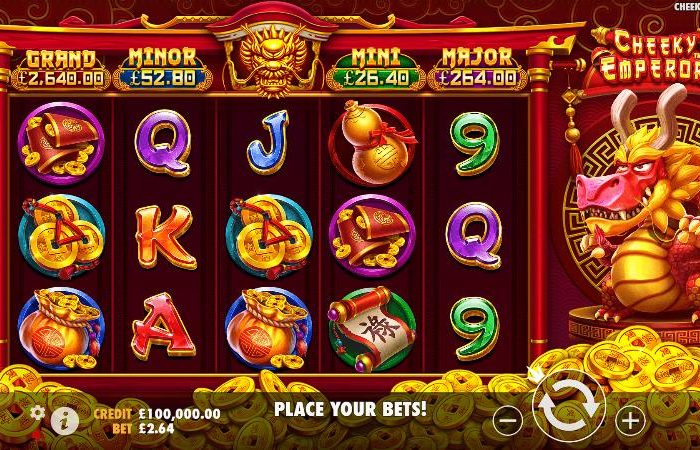
Task: Open the settings gear icon
Action: (x=38, y=411)
